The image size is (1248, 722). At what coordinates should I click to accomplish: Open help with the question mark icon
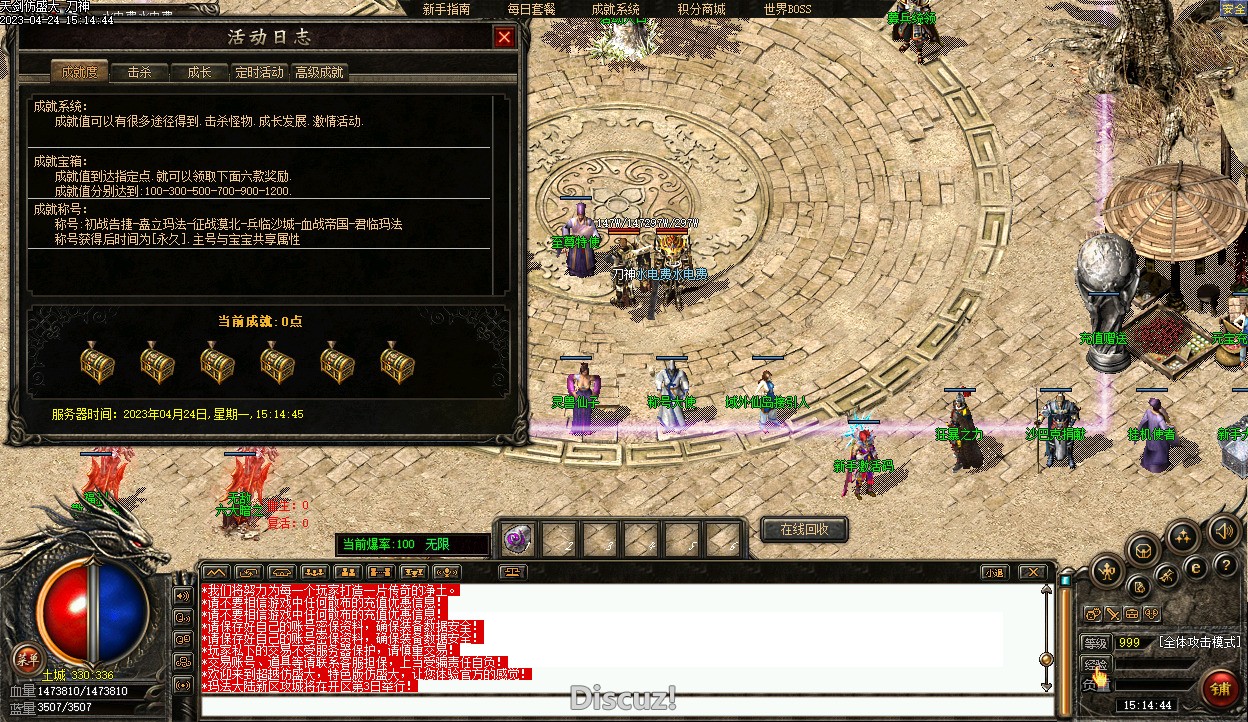1225,566
